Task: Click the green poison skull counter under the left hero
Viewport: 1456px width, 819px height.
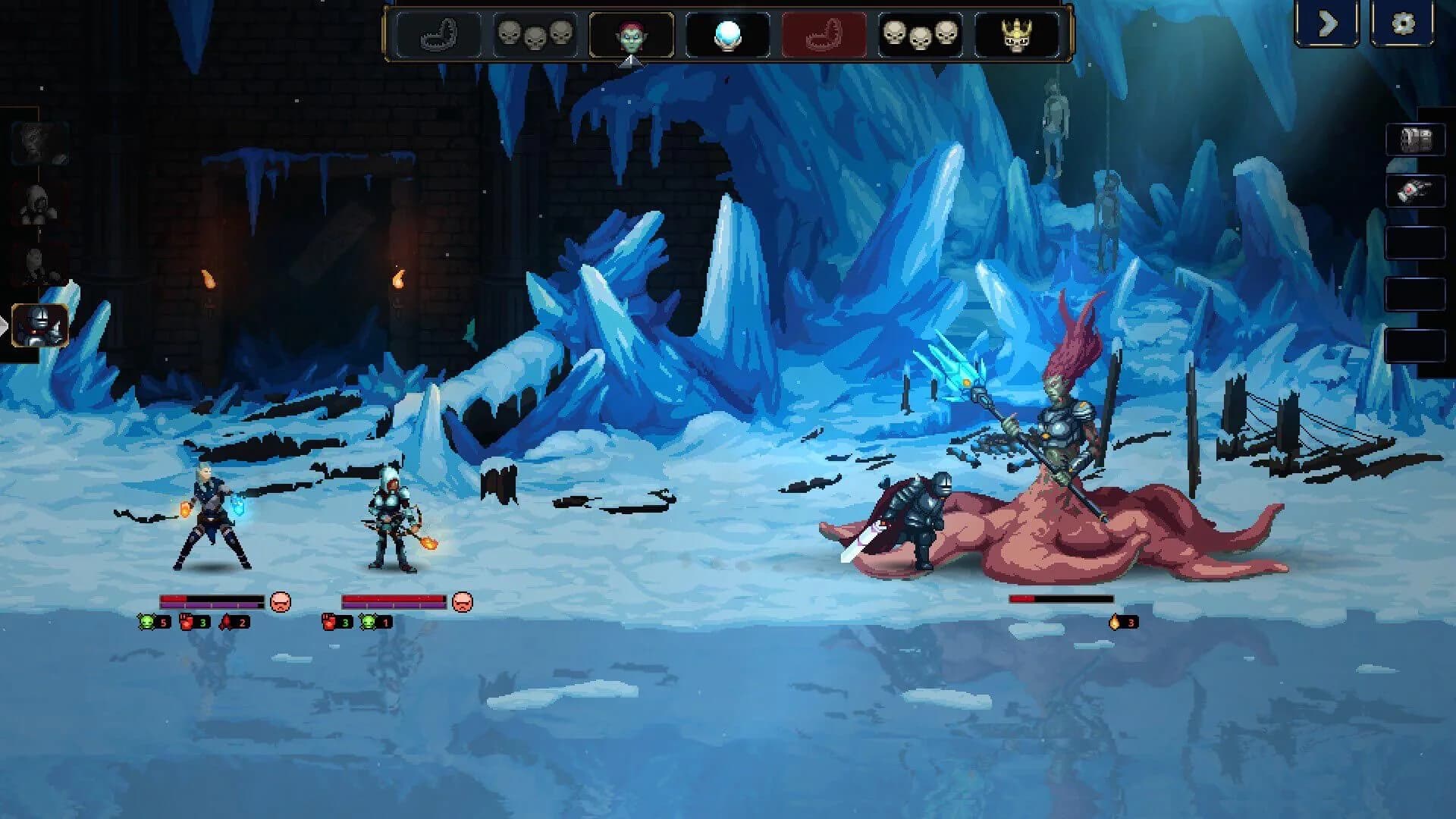Action: click(x=147, y=622)
